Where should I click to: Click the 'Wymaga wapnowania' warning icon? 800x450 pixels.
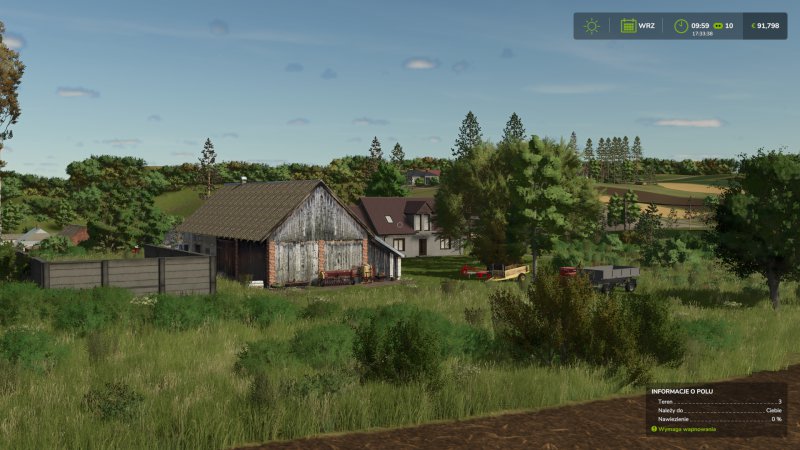click(x=654, y=429)
